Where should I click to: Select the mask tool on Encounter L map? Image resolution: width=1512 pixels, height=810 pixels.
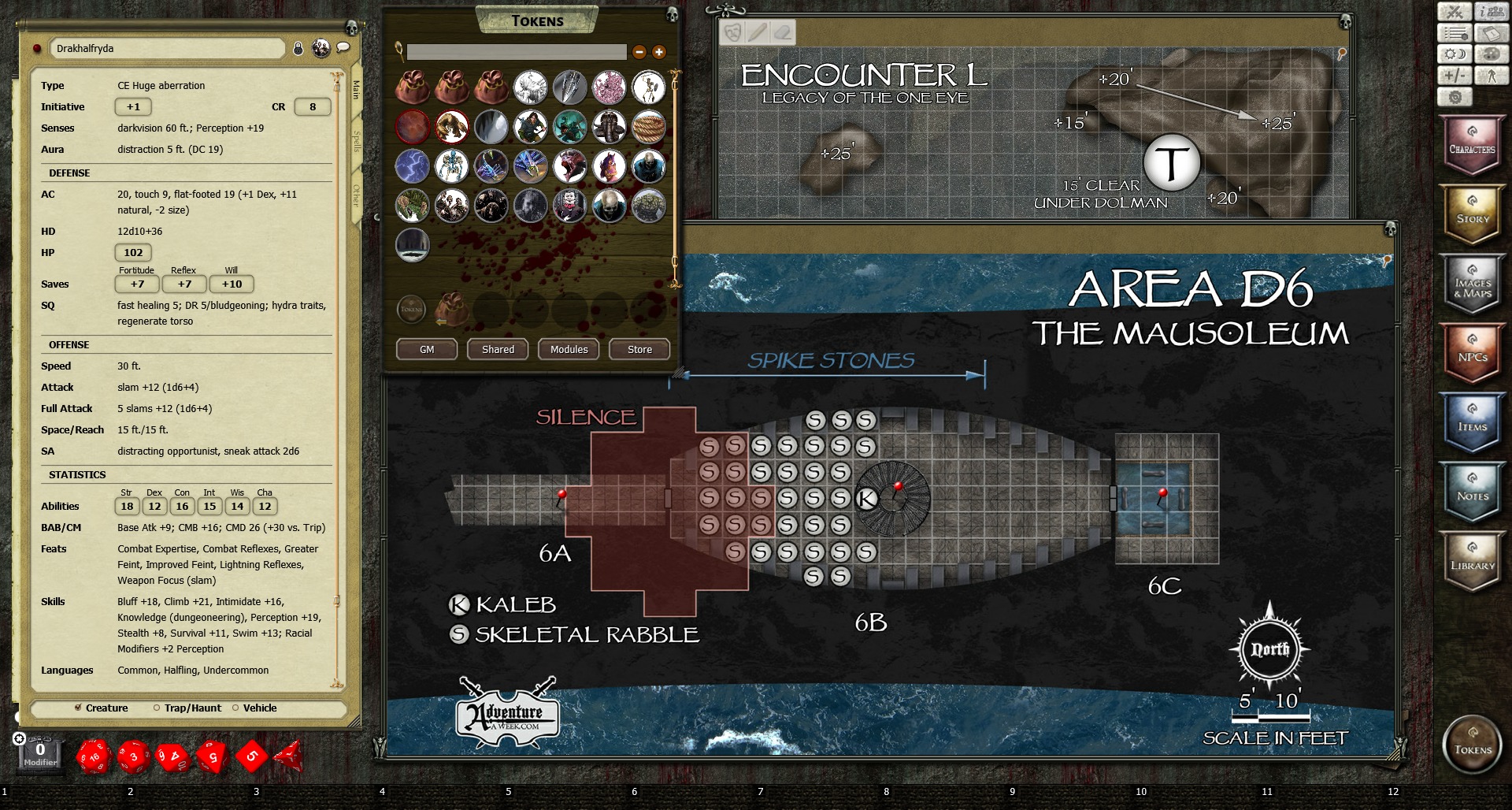pos(732,32)
